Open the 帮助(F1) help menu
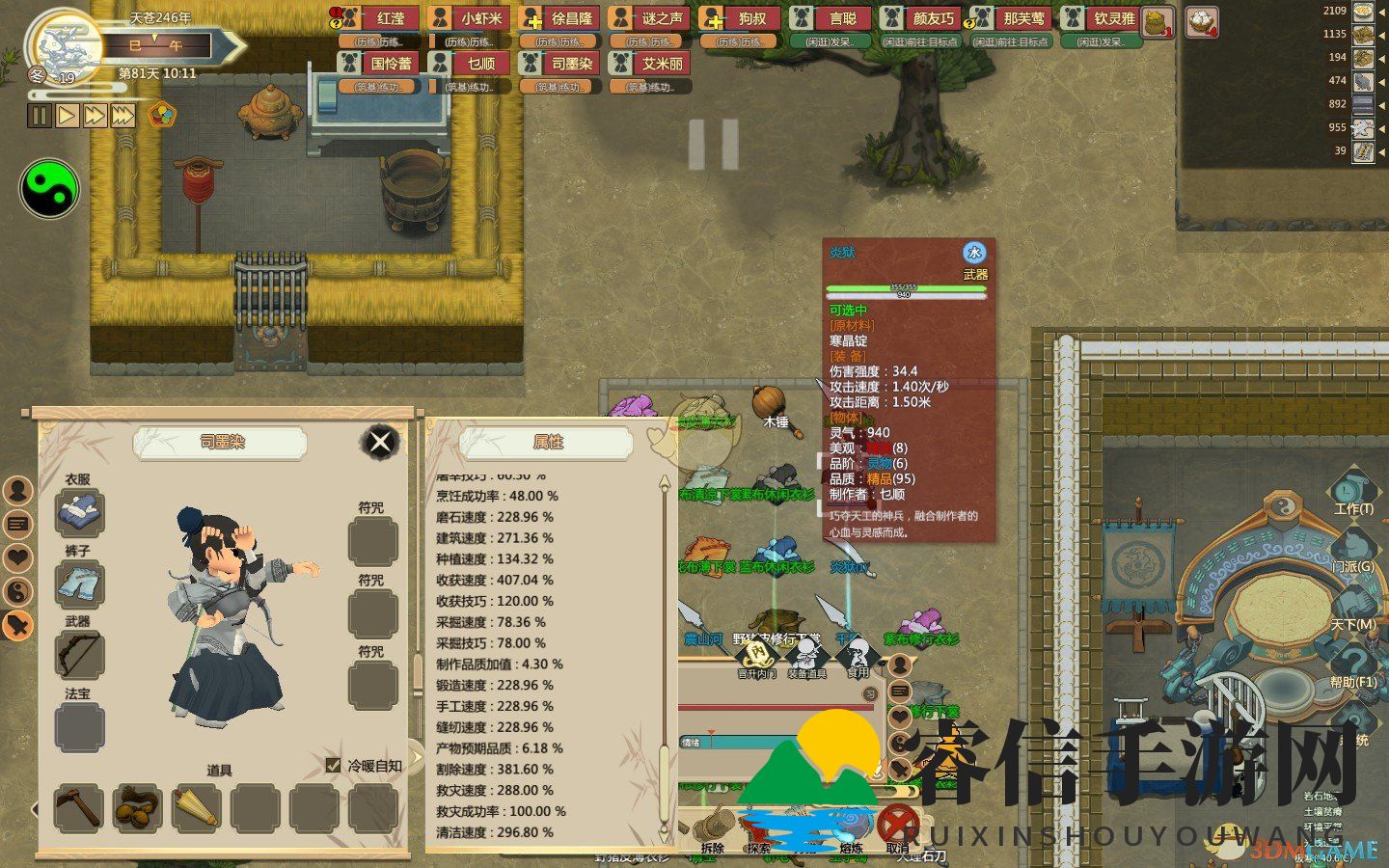Viewport: 1389px width, 868px height. (x=1352, y=665)
